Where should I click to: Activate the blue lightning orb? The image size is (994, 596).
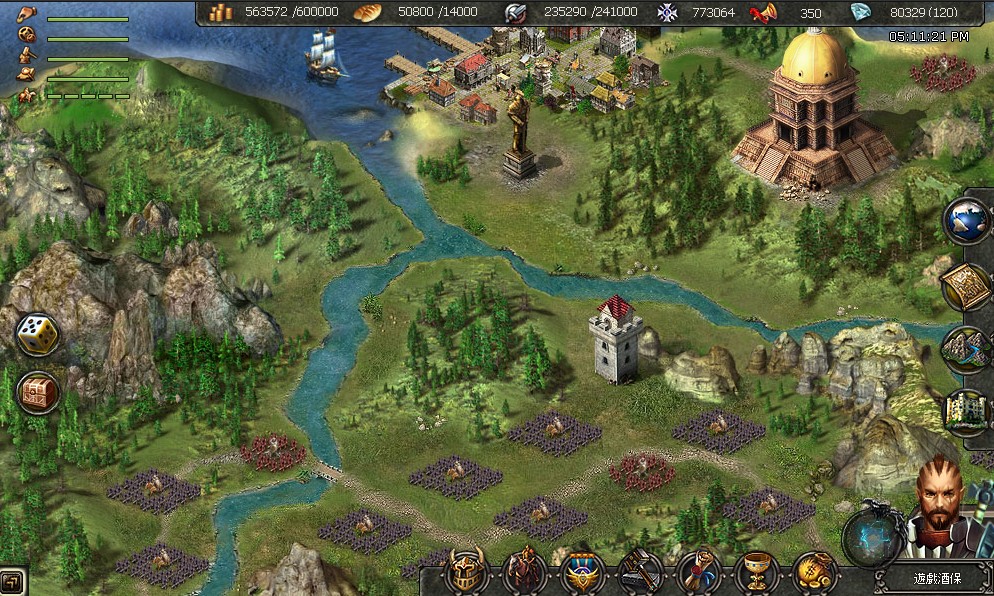[x=868, y=537]
